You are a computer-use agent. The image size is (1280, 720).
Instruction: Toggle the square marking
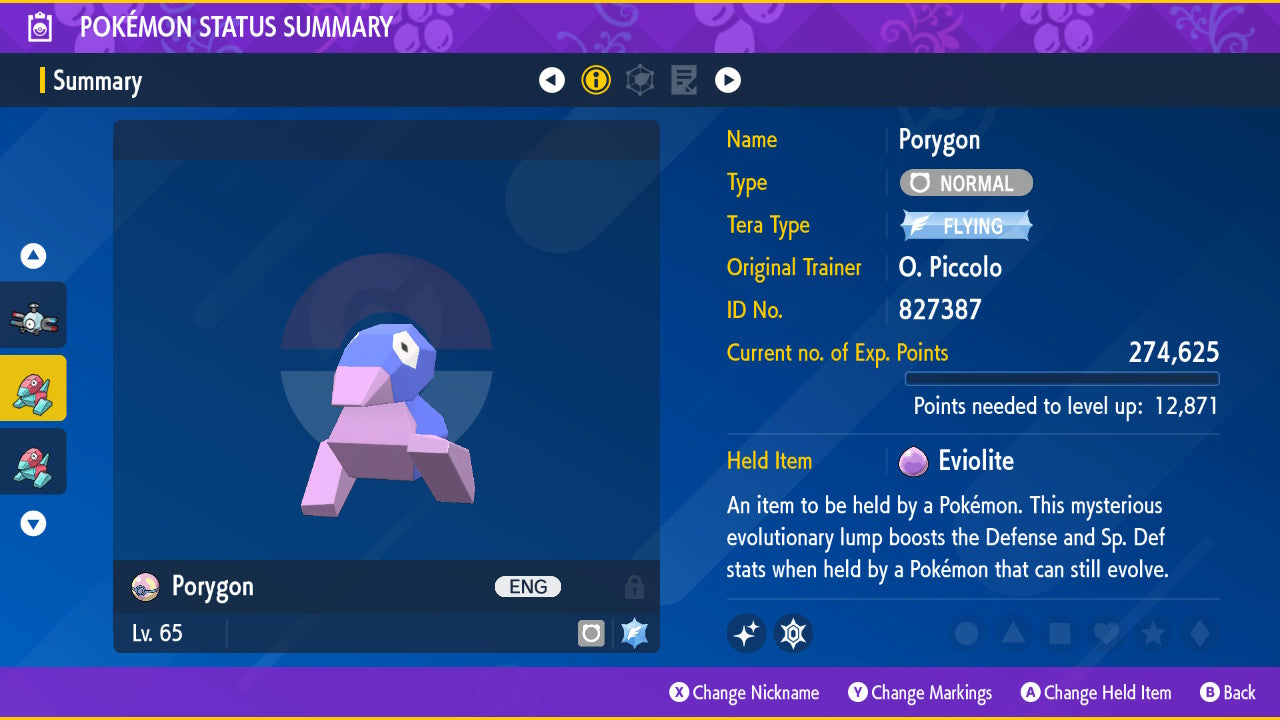tap(1058, 633)
